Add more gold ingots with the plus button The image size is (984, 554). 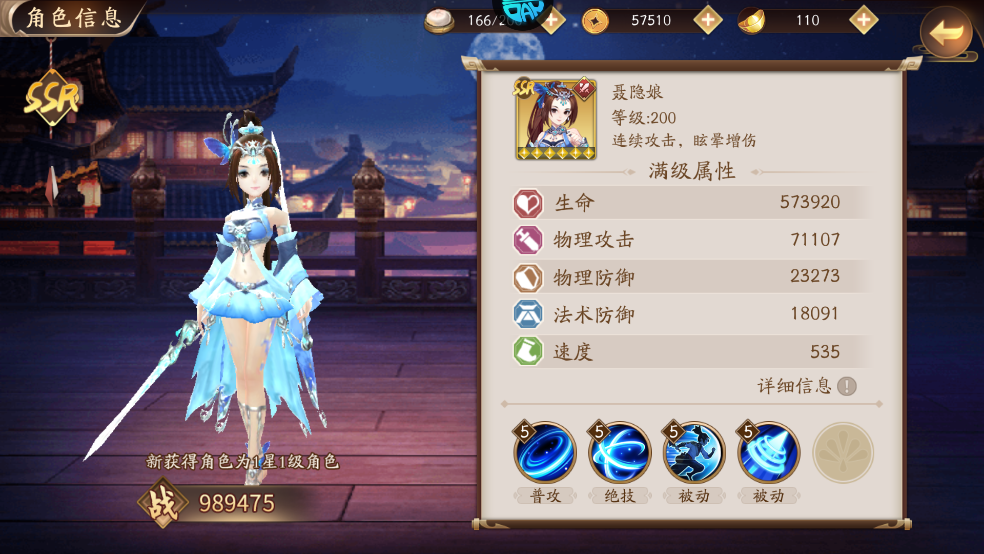[863, 20]
